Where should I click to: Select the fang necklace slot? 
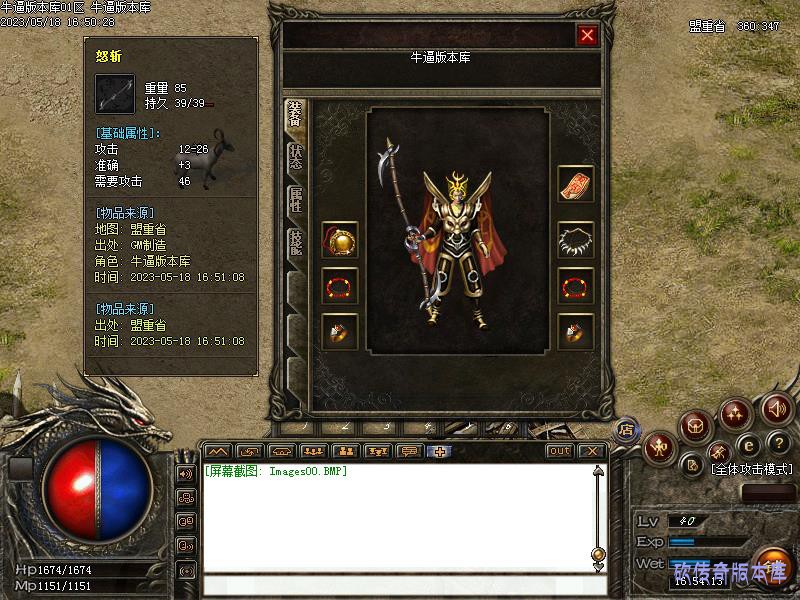click(575, 240)
